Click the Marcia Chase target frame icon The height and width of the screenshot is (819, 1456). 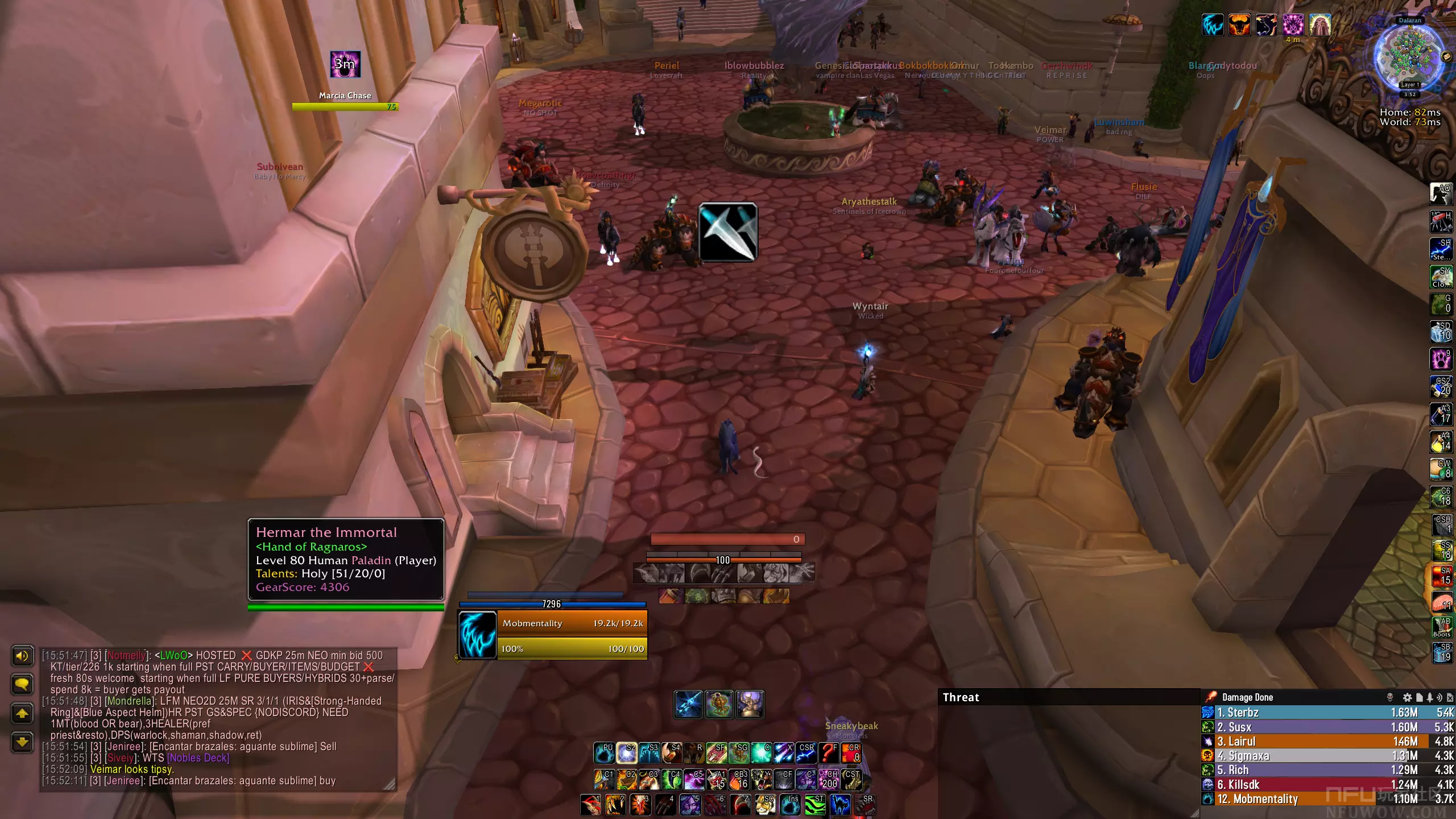(x=345, y=64)
